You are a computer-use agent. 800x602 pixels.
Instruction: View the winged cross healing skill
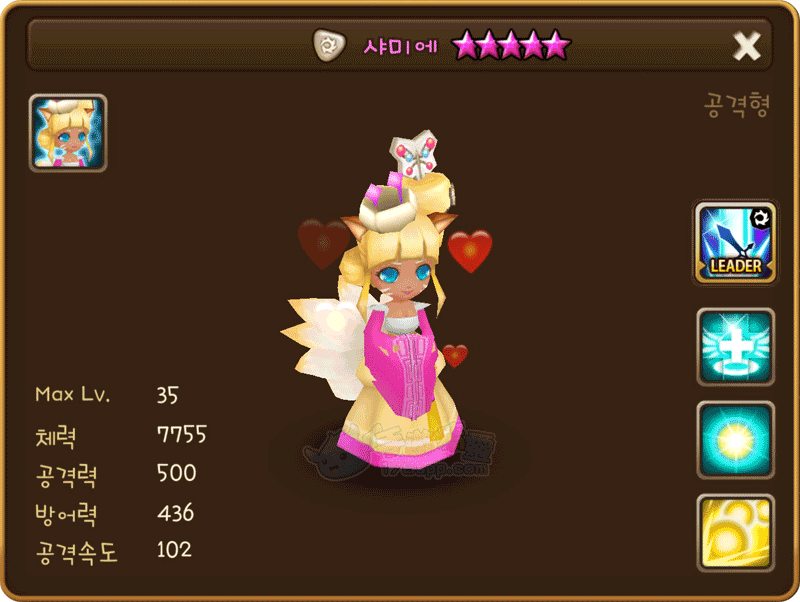coord(735,347)
